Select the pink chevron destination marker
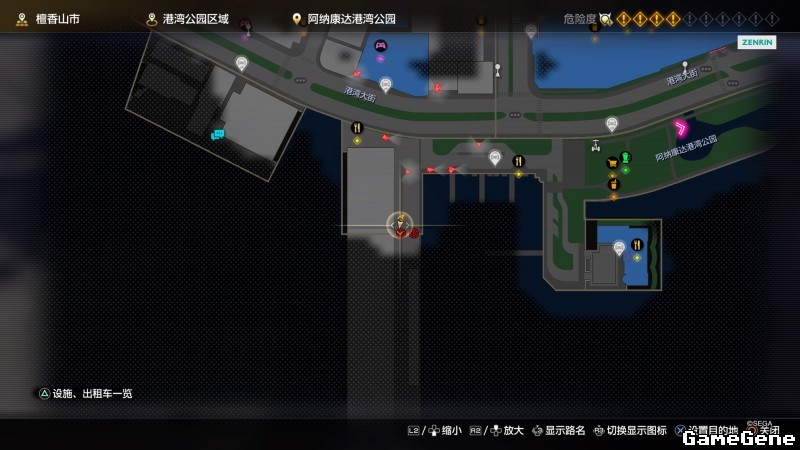The width and height of the screenshot is (800, 450). pyautogui.click(x=681, y=127)
